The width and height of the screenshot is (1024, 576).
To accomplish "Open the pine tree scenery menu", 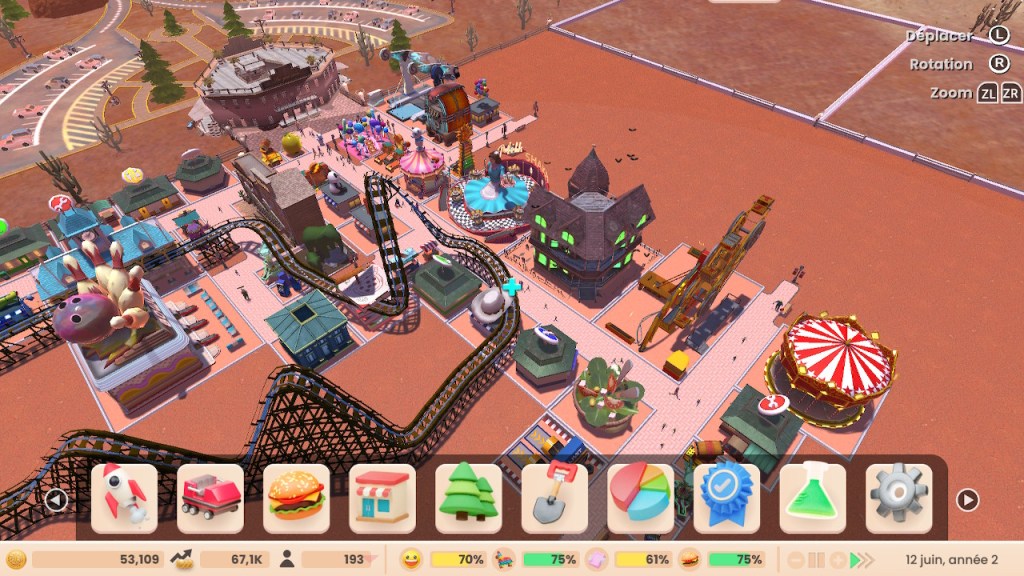I will point(468,498).
